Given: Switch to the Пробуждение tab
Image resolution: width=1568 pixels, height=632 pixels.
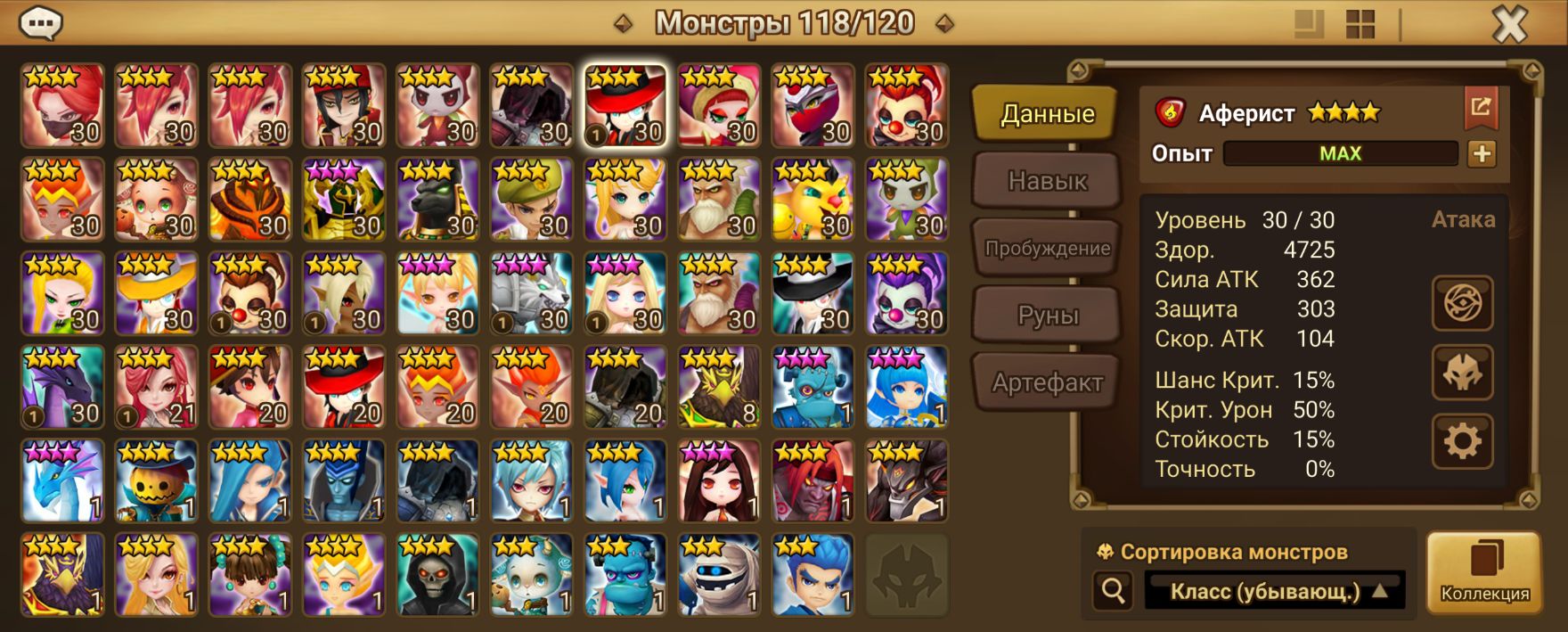Looking at the screenshot, I should pyautogui.click(x=1046, y=249).
